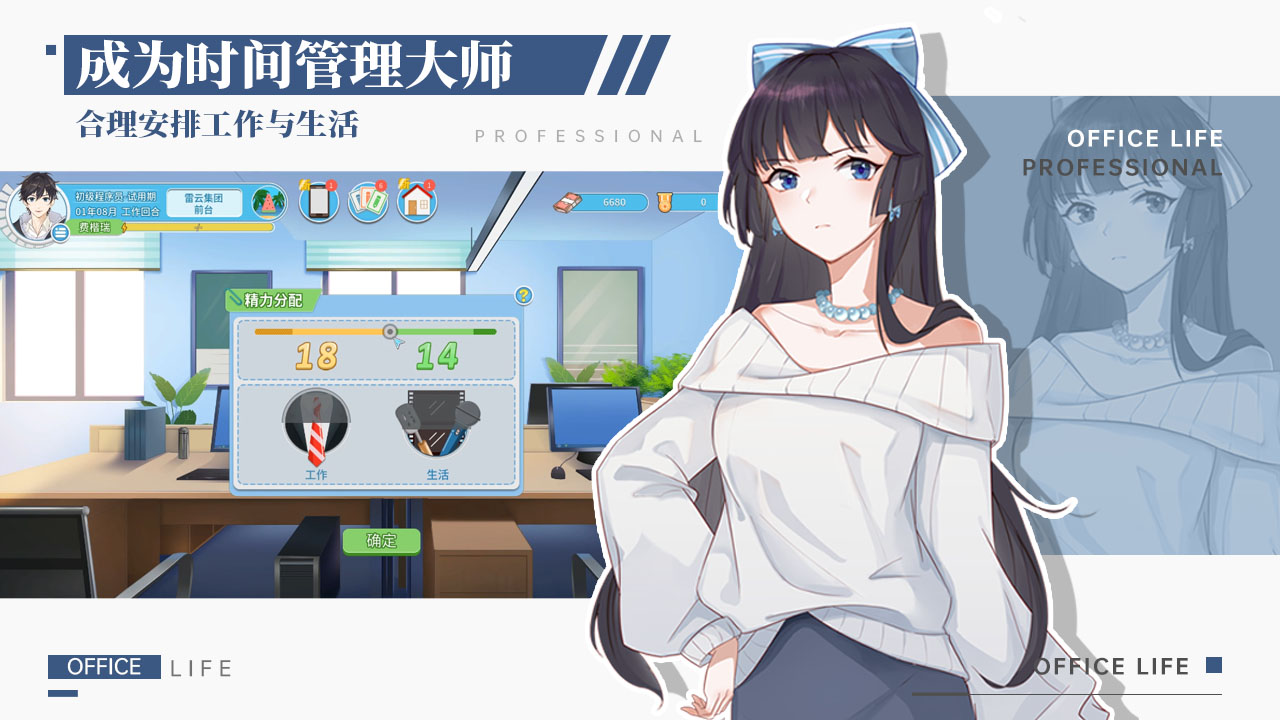Click the number 18 work energy value
Viewport: 1280px width, 720px height.
[316, 356]
